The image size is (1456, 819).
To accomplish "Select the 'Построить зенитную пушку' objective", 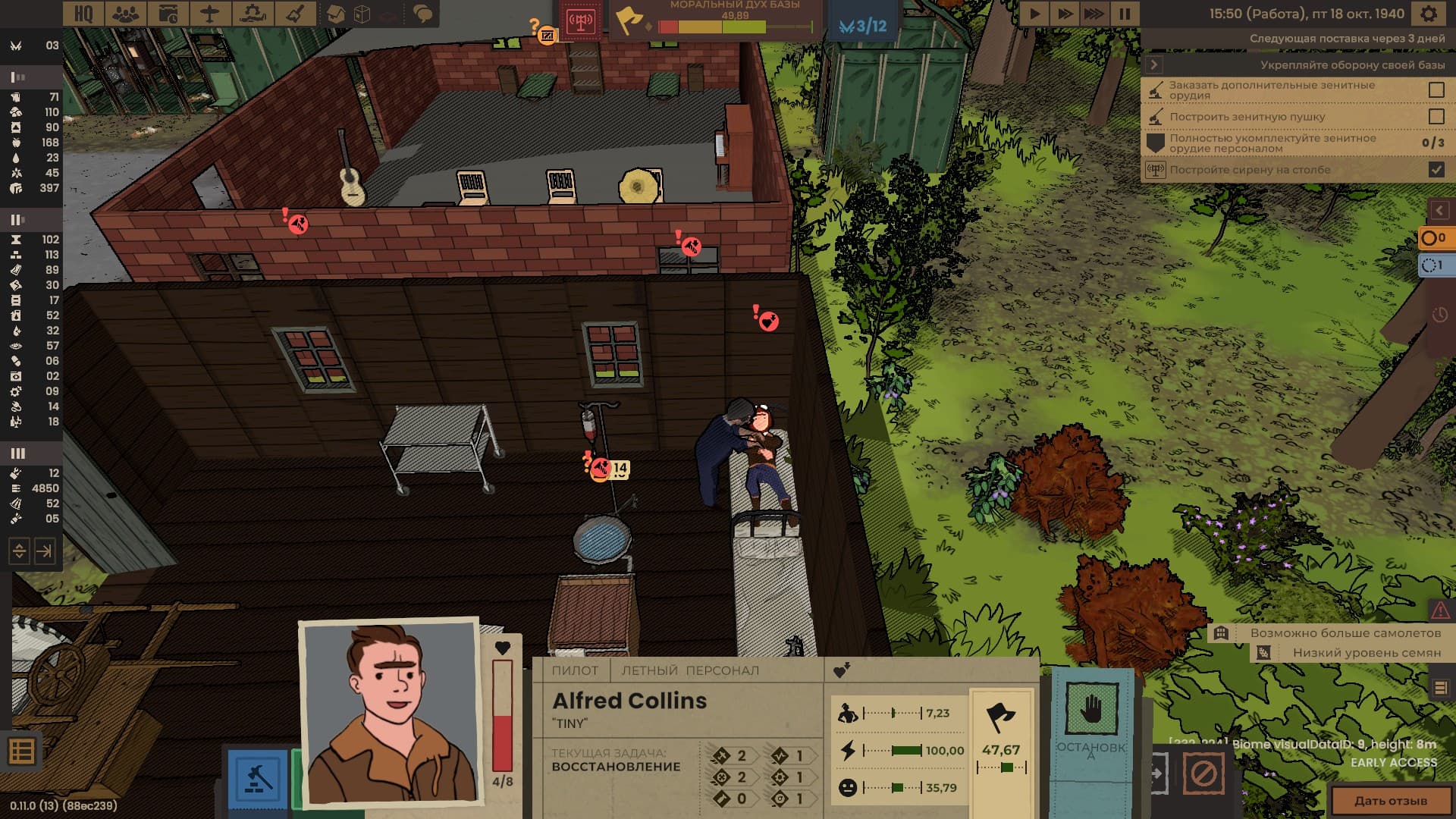I will coord(1247,117).
